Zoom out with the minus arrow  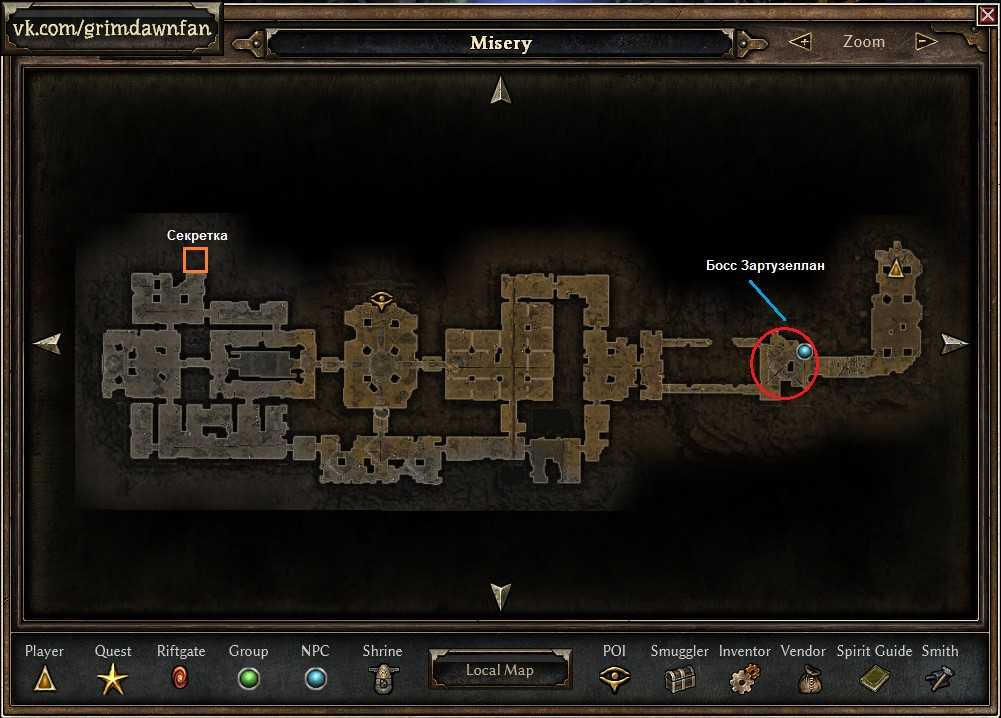click(x=926, y=42)
